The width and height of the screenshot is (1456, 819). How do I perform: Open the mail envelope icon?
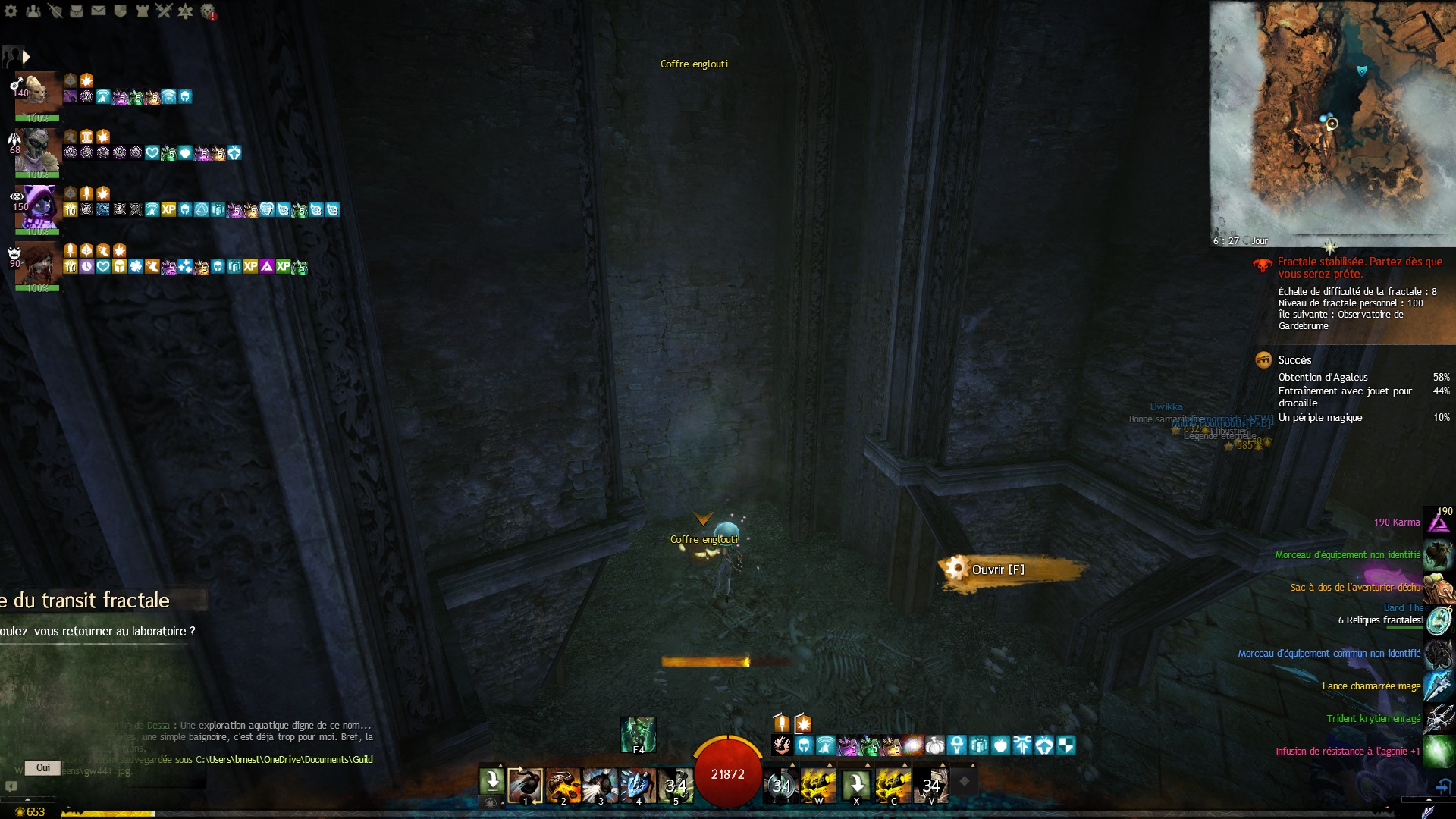tap(99, 11)
